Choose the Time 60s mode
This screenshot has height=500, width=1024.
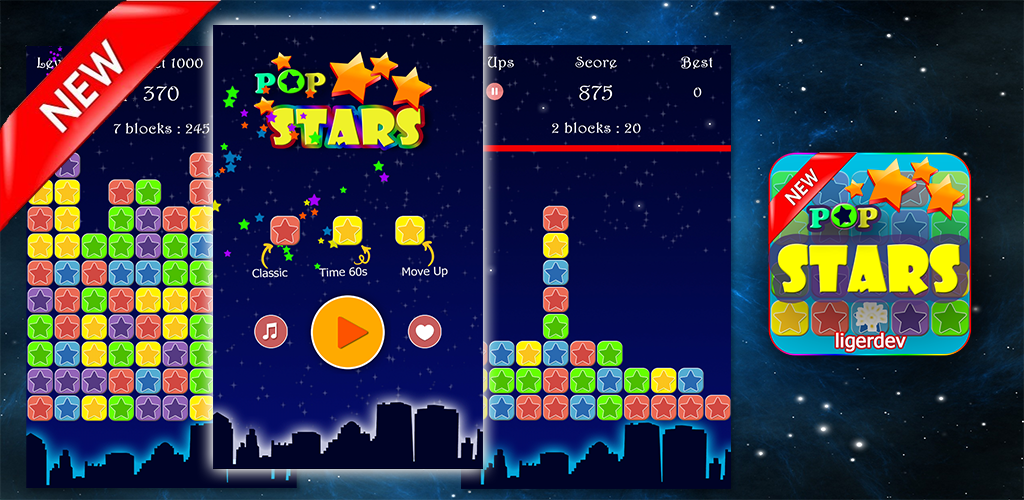[x=347, y=231]
